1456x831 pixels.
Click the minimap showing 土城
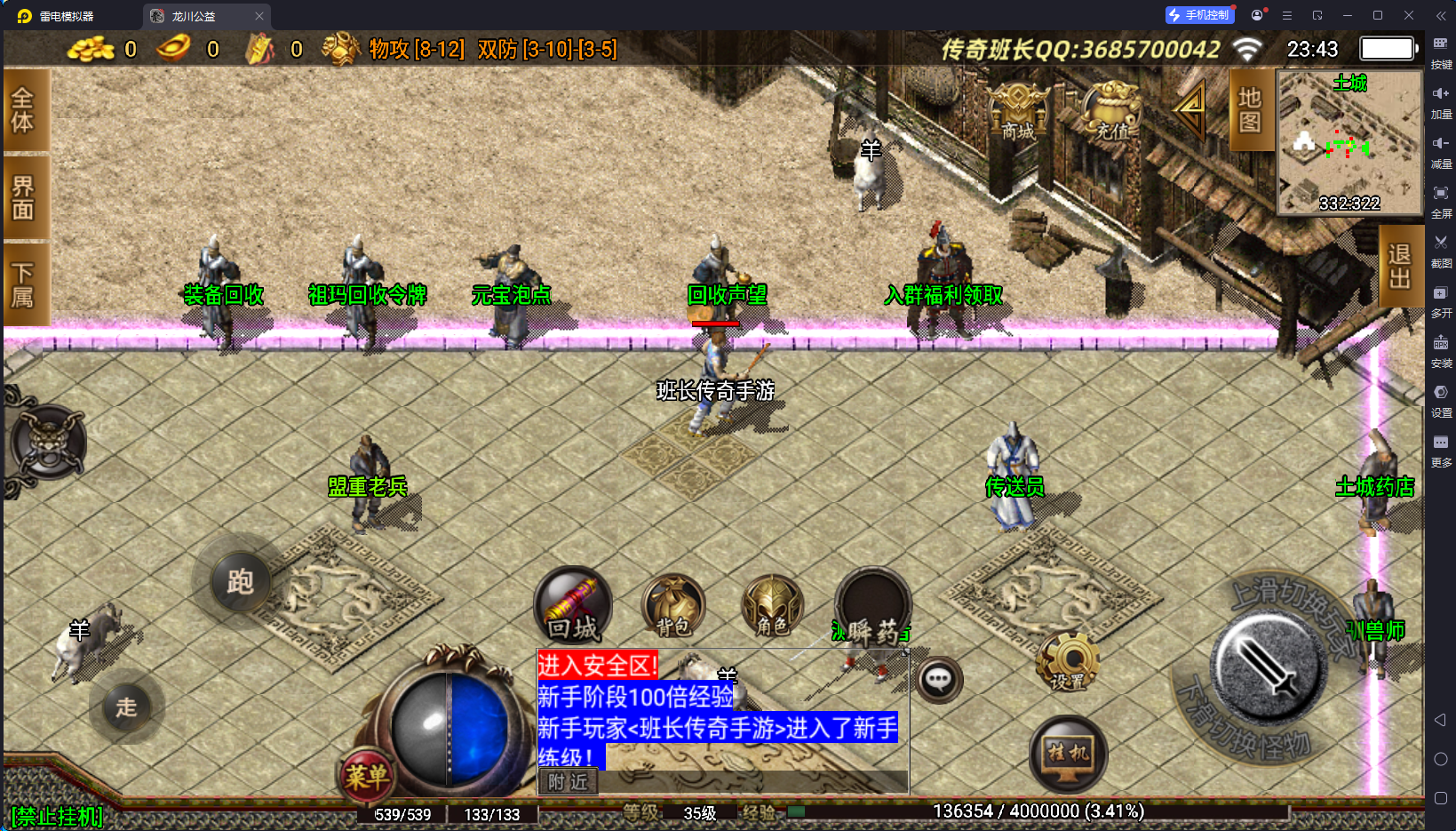click(1349, 142)
